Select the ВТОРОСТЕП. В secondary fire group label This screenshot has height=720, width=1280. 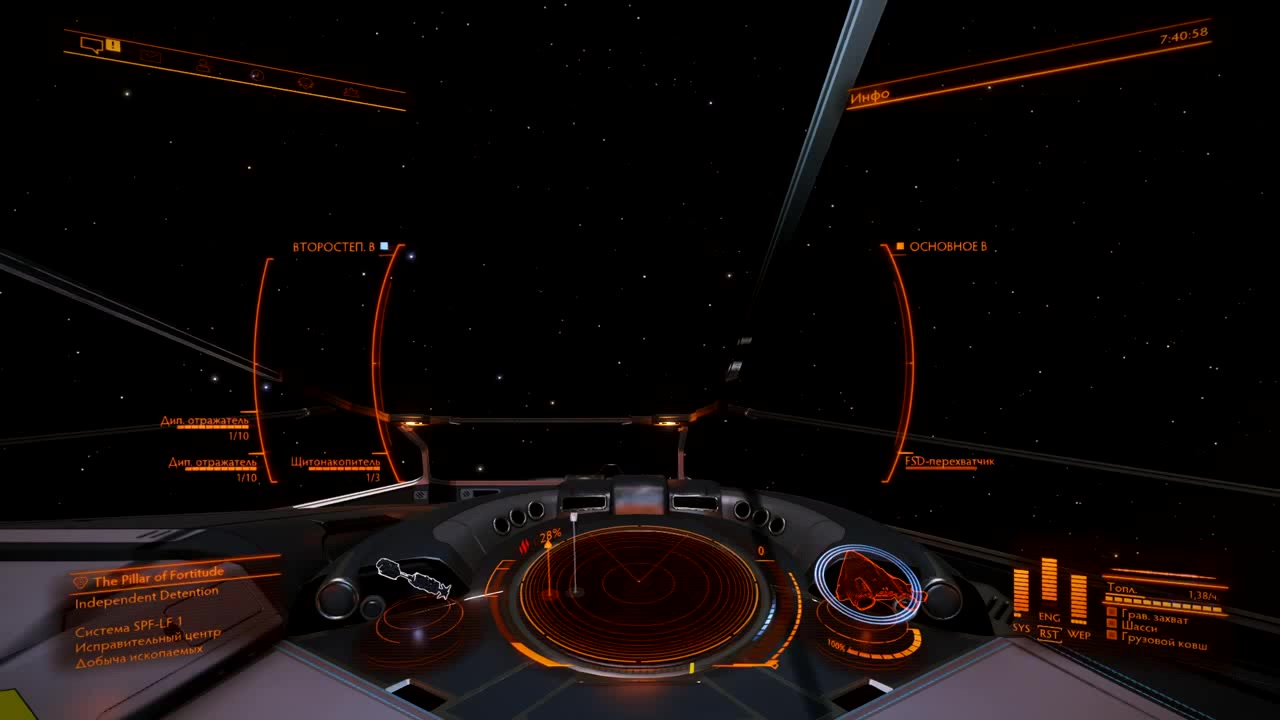334,246
